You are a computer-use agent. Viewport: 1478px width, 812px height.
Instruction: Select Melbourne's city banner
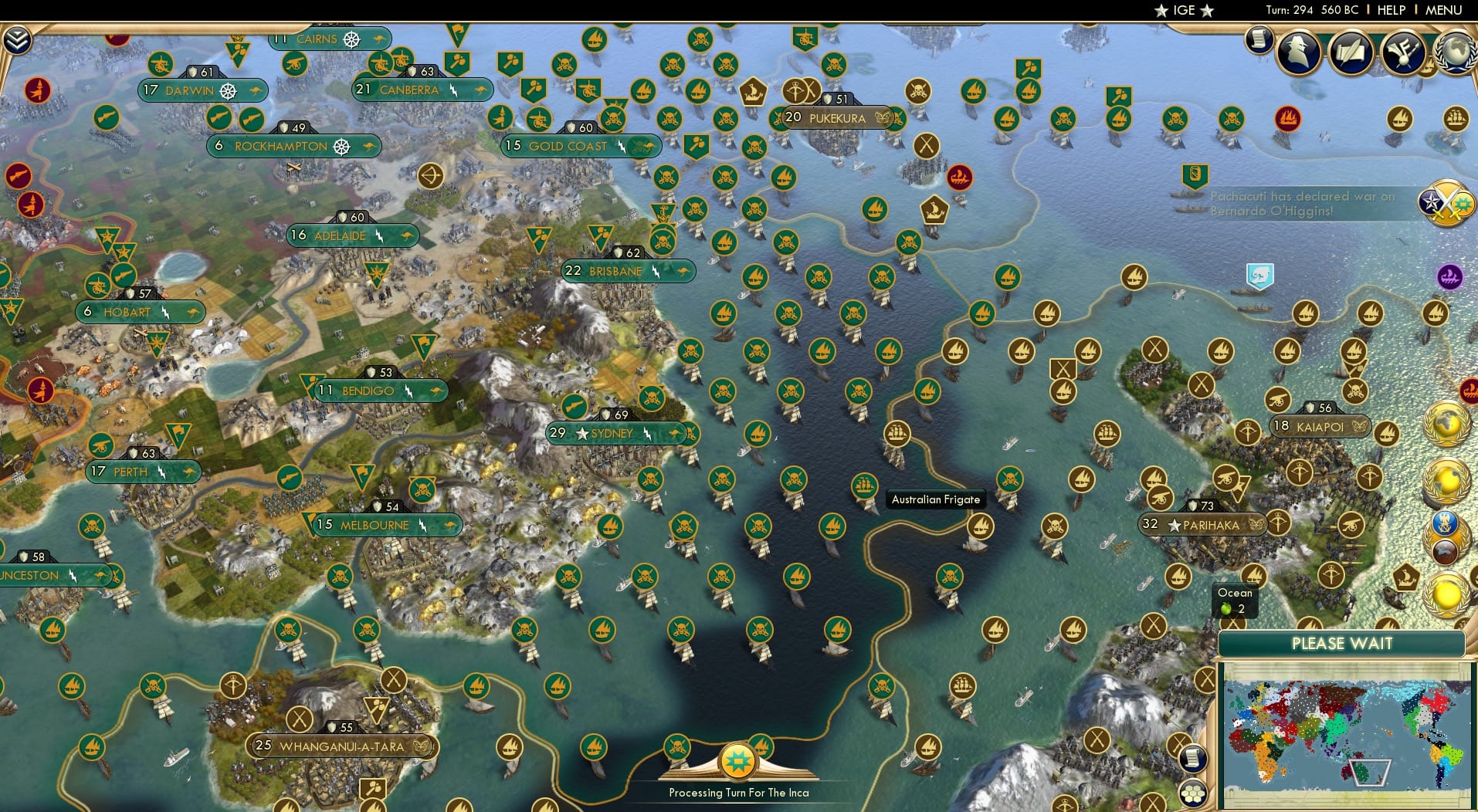[382, 526]
